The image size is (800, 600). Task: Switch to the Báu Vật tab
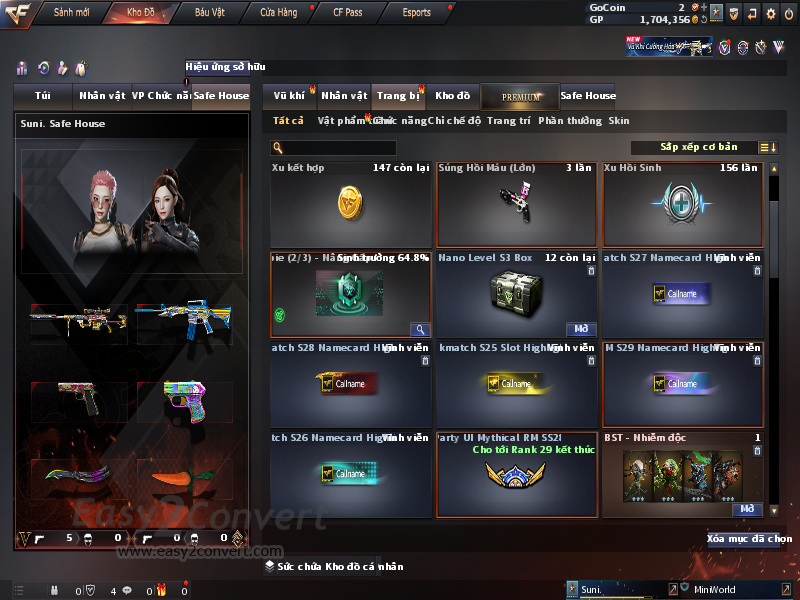tap(209, 13)
